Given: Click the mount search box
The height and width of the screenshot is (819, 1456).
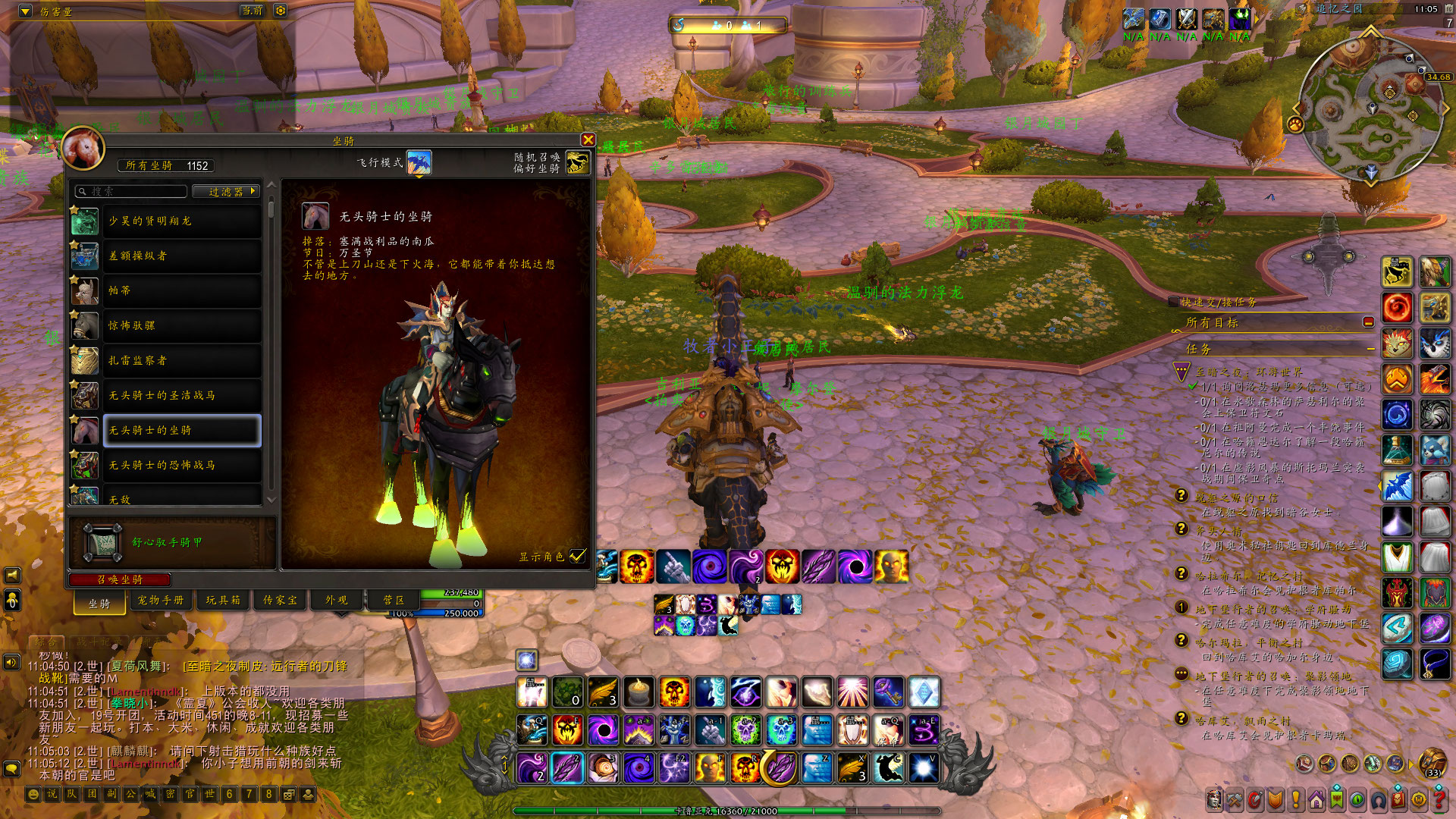Looking at the screenshot, I should click(x=133, y=191).
